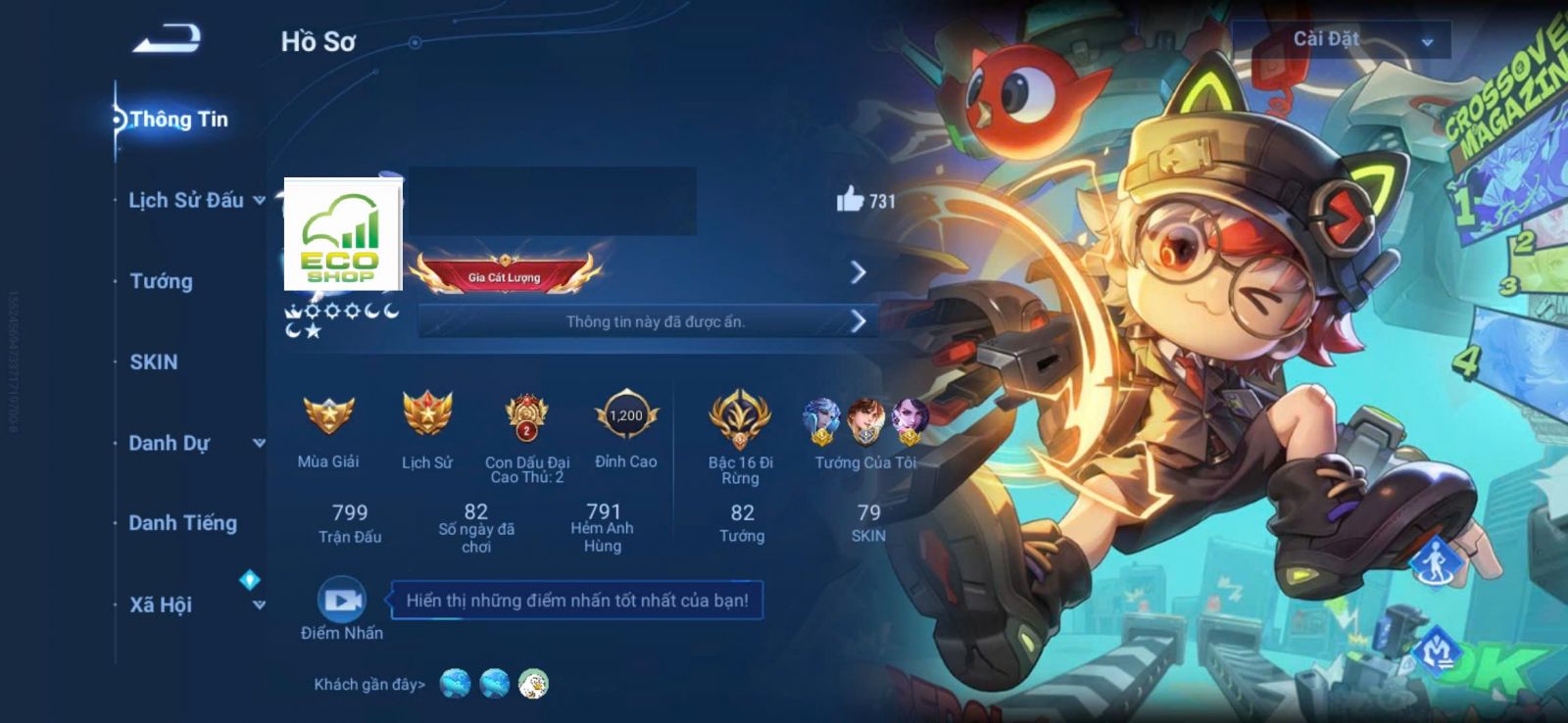Expand the Lịch Sử Đấu section
Viewport: 1568px width, 723px height.
pyautogui.click(x=186, y=201)
